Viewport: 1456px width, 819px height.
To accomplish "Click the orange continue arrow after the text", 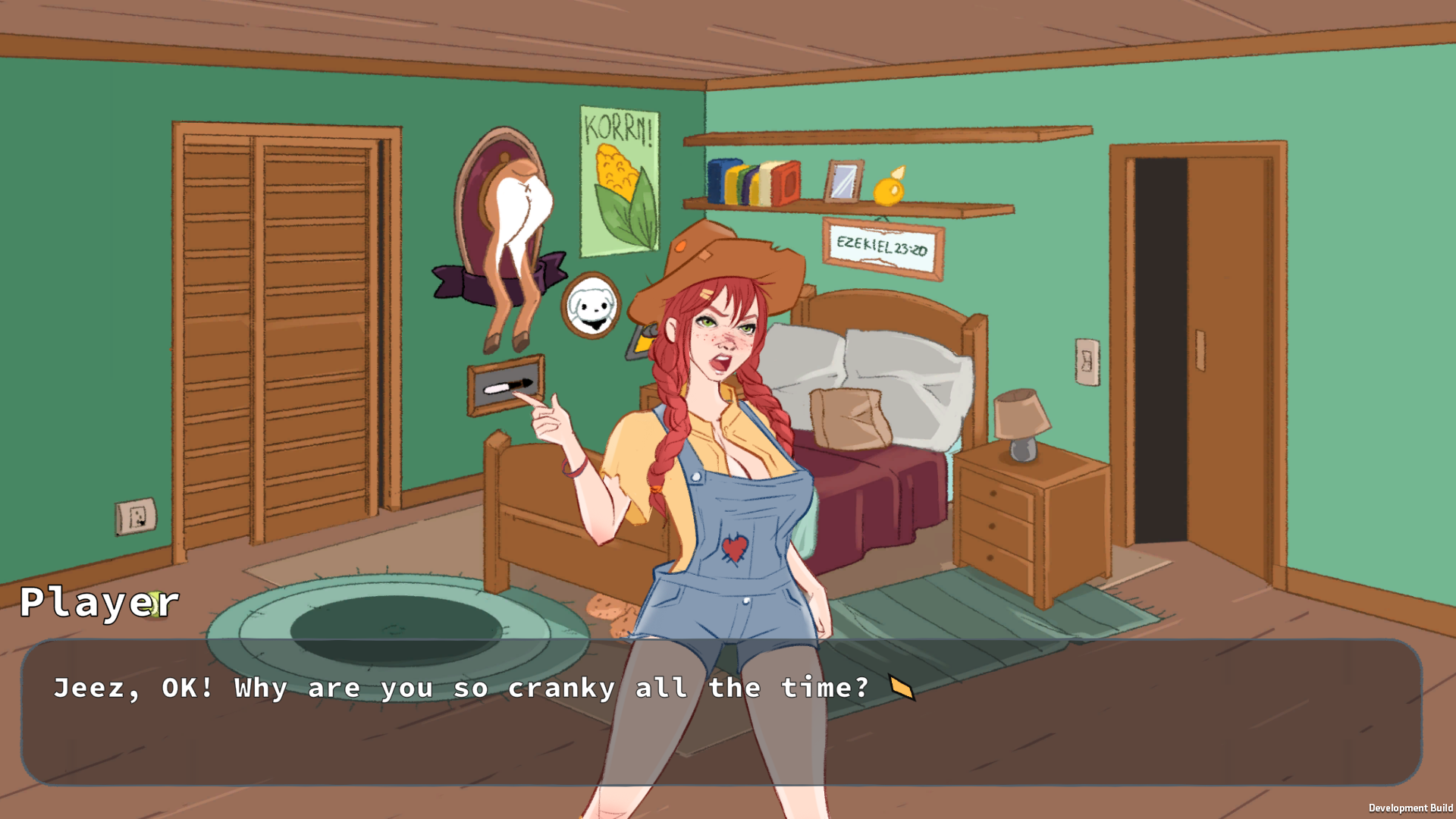I will (x=902, y=689).
